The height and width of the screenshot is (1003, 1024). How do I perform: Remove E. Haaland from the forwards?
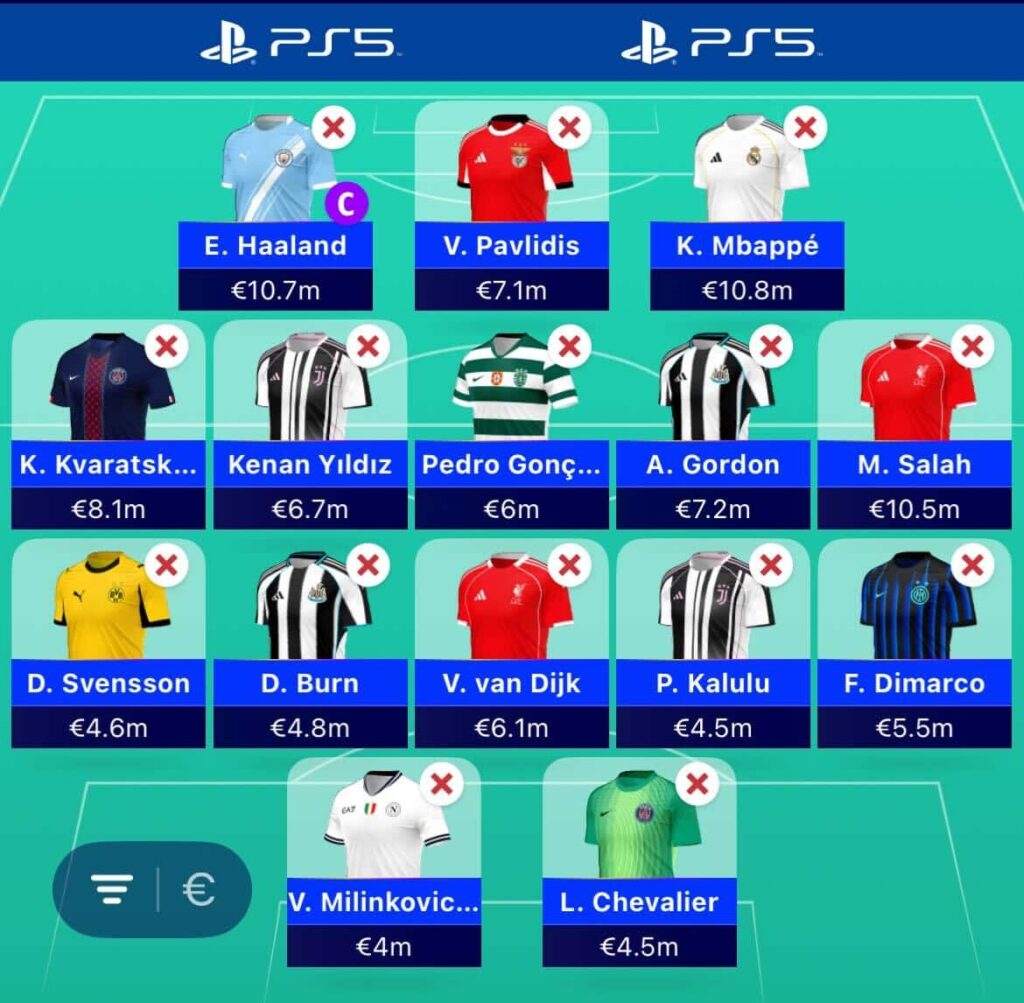coord(335,128)
